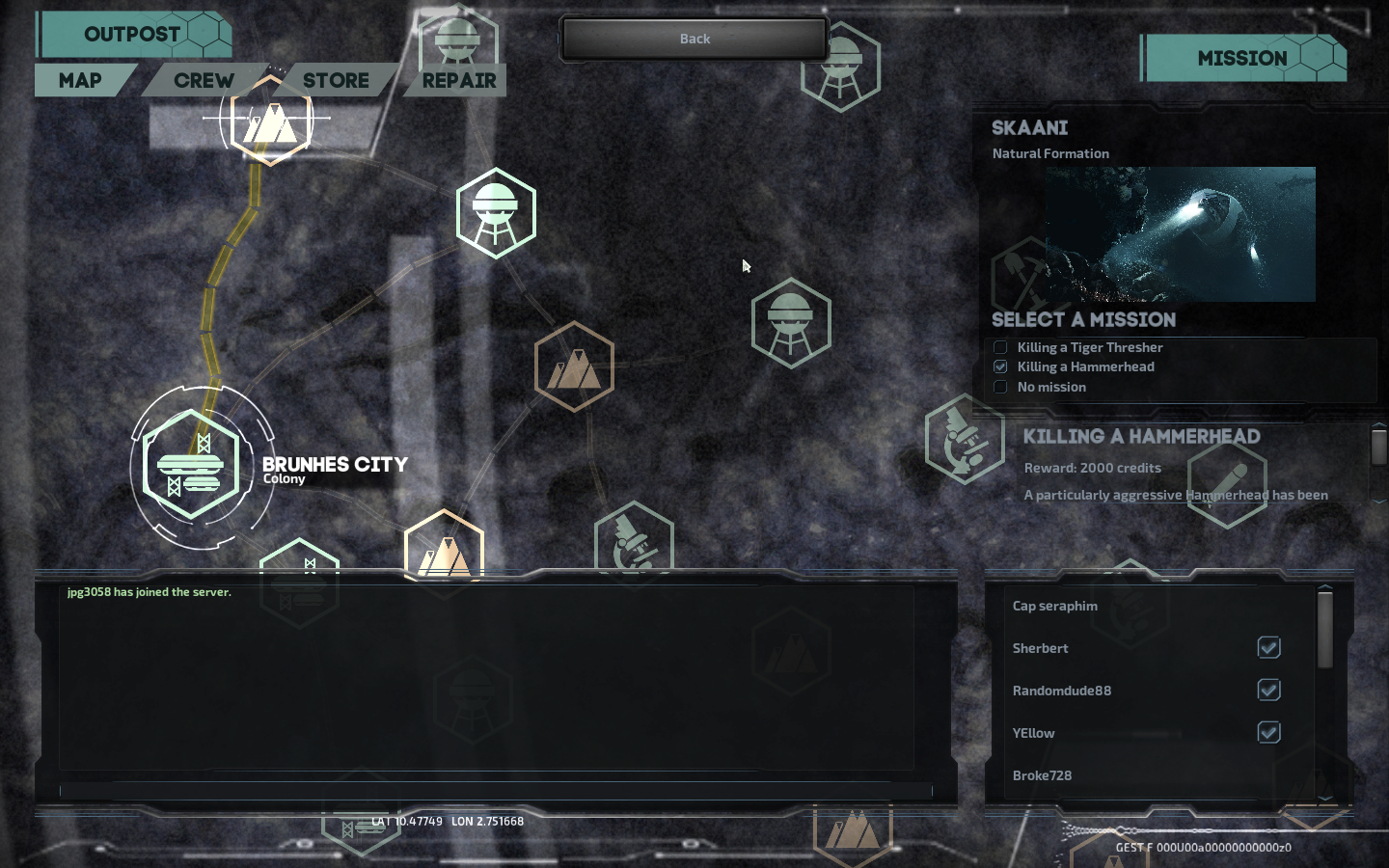Switch to the Map tab

point(80,81)
